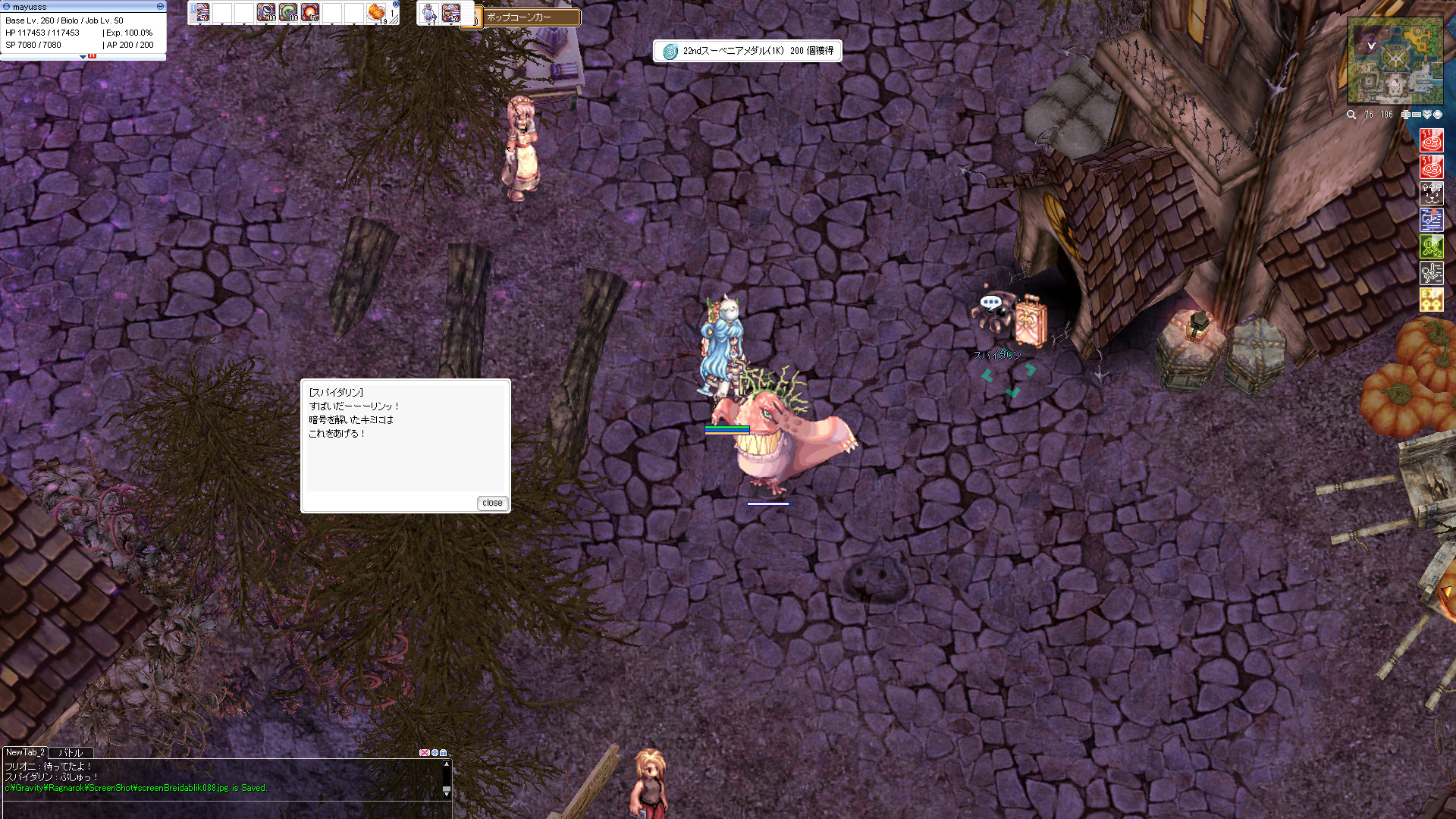This screenshot has height=819, width=1456.
Task: Close the skill hotbar with the blue X
Action: pos(396,5)
